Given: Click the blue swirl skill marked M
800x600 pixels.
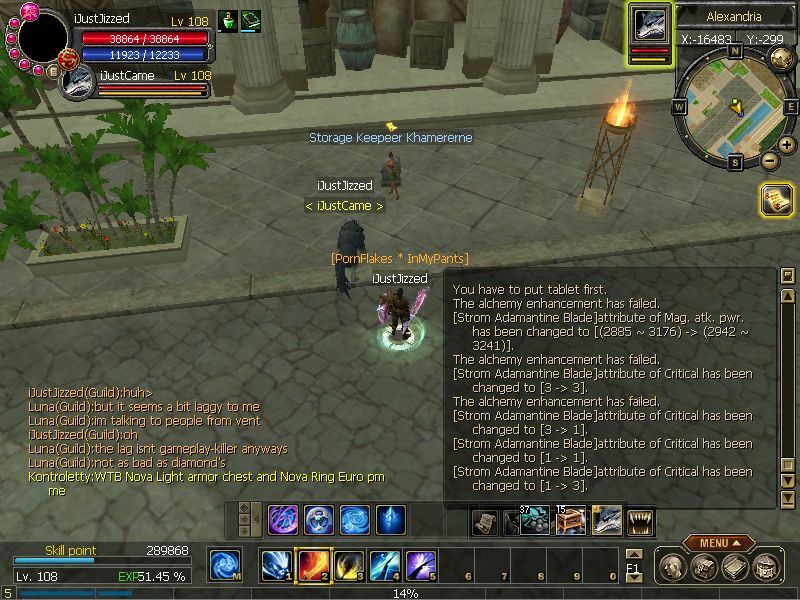Looking at the screenshot, I should coord(225,566).
